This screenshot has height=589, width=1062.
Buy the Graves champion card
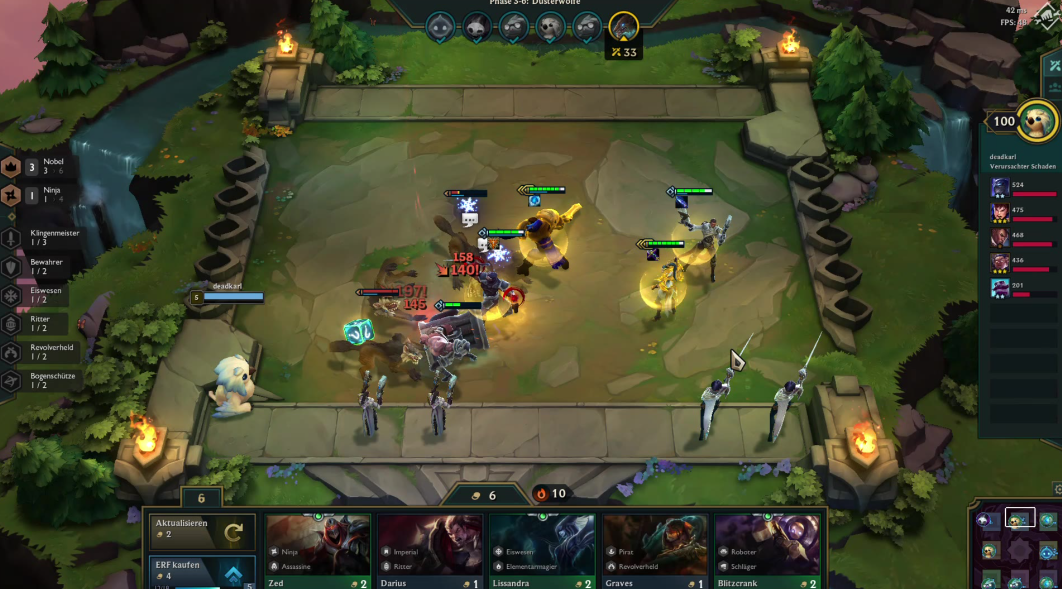[655, 552]
